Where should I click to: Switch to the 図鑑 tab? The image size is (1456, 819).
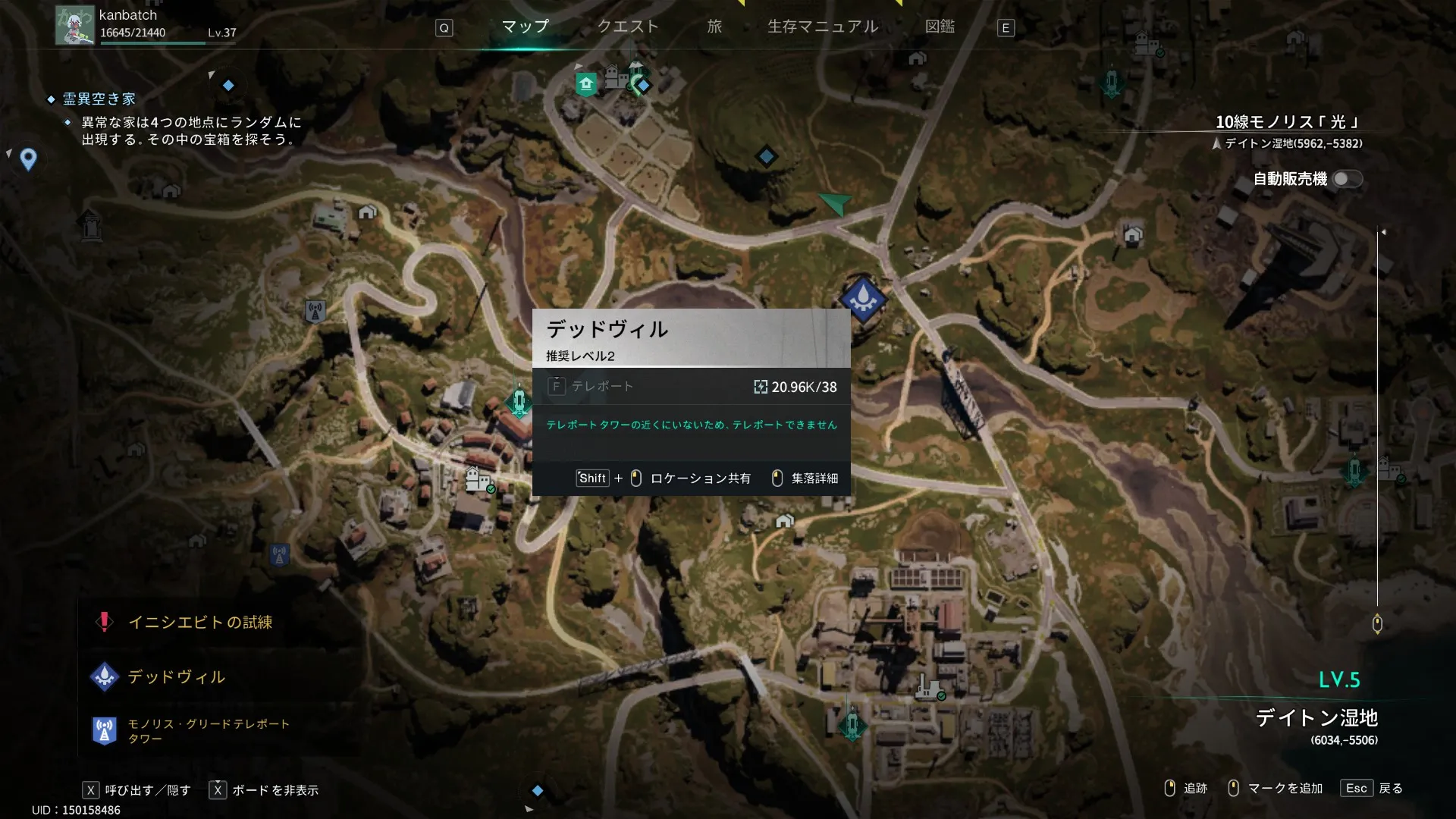[940, 27]
